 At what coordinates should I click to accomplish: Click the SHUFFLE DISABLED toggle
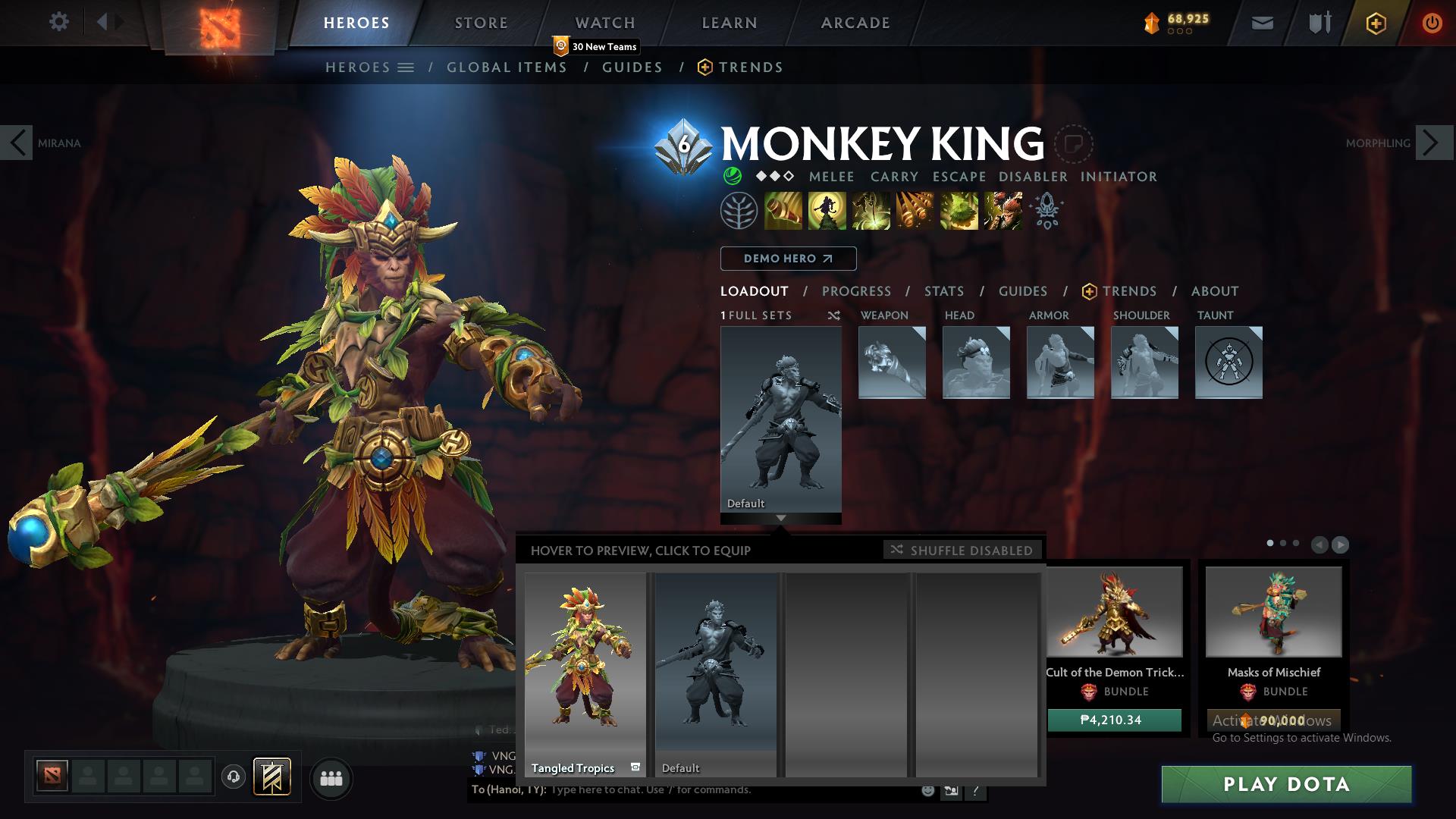coord(962,550)
